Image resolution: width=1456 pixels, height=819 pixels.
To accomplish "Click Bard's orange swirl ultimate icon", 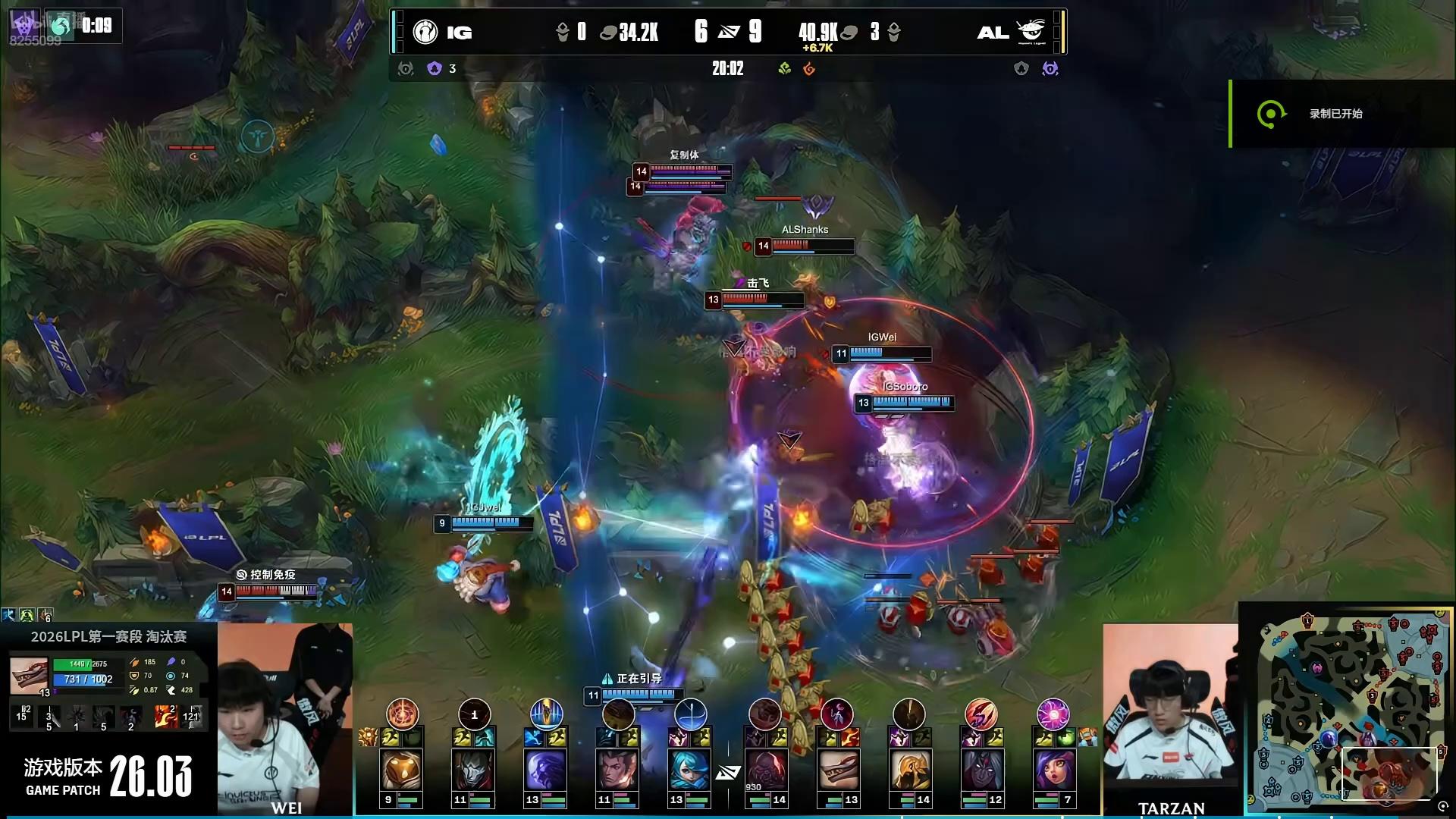I will click(x=402, y=714).
